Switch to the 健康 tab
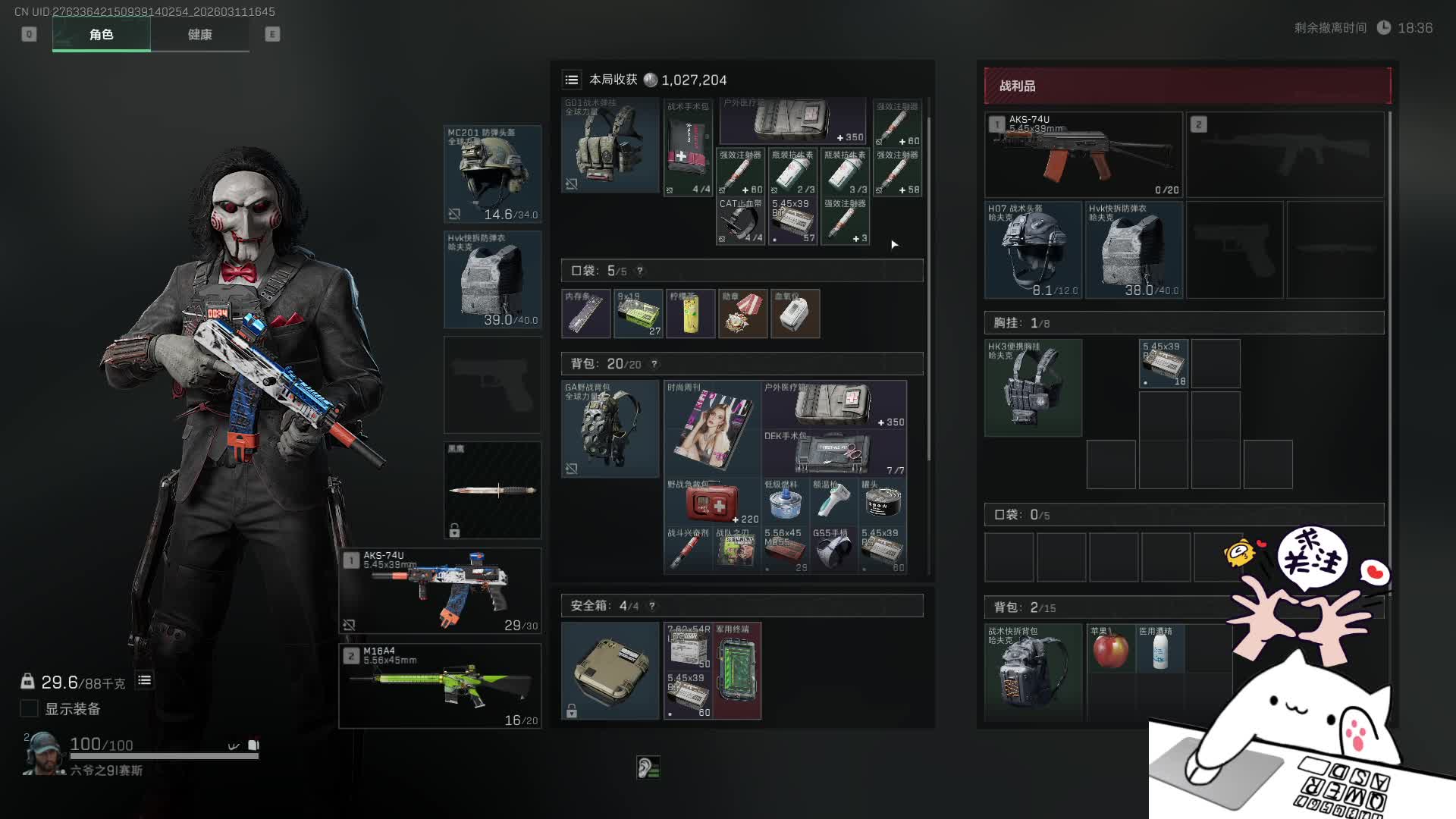This screenshot has width=1456, height=819. [199, 34]
